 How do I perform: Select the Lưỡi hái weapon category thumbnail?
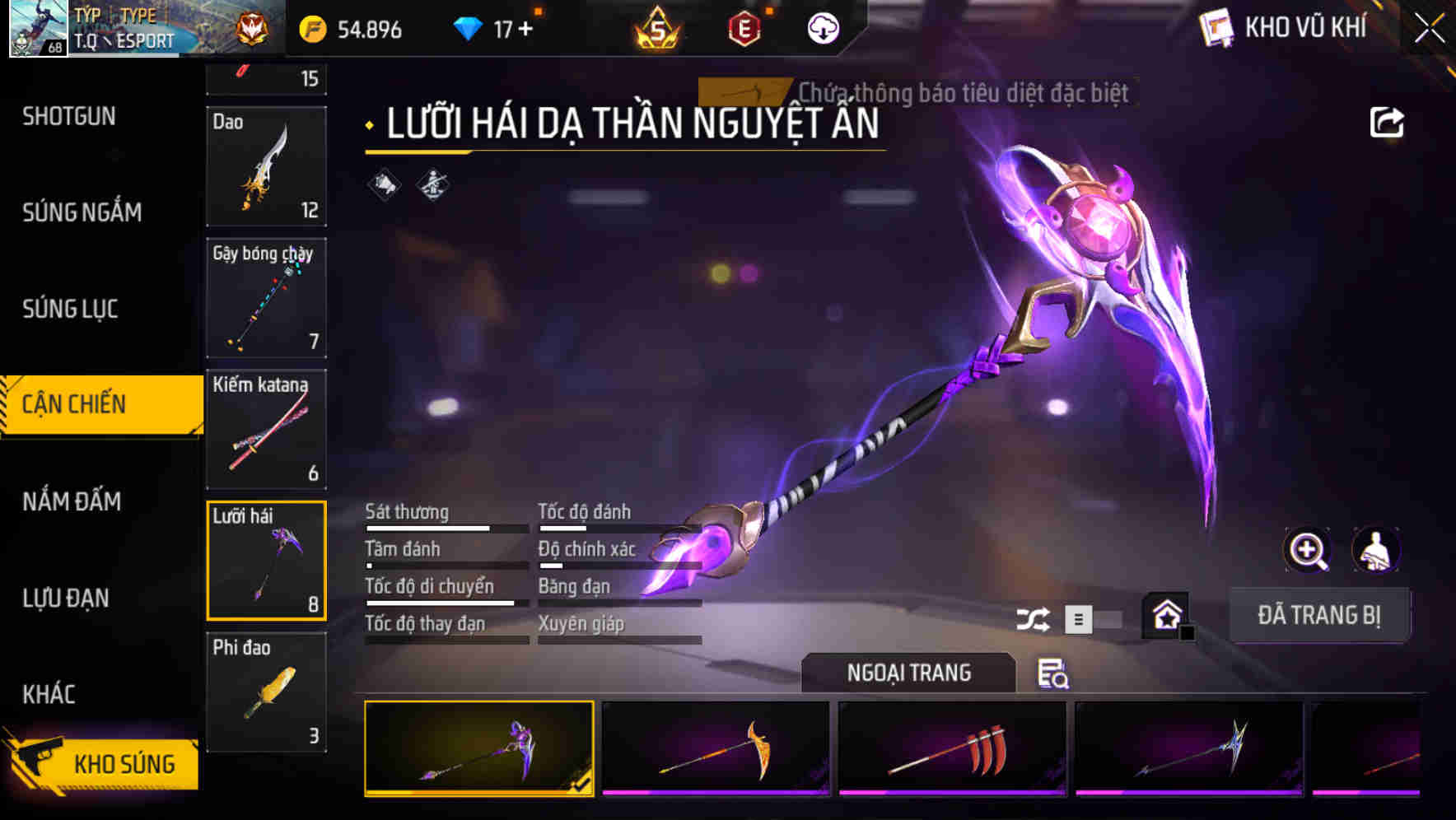pos(265,560)
